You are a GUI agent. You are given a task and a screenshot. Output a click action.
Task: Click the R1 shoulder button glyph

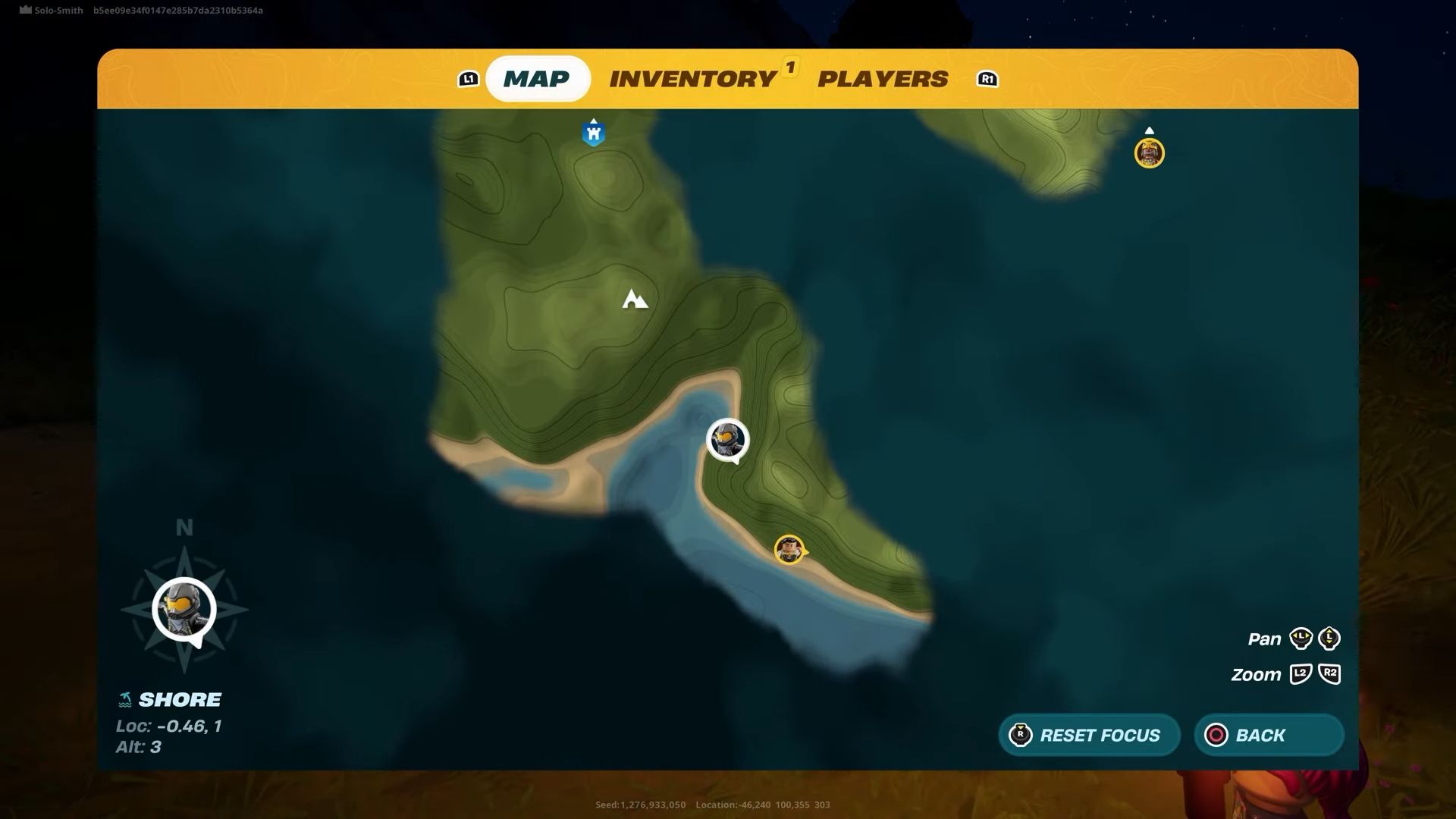pyautogui.click(x=986, y=79)
